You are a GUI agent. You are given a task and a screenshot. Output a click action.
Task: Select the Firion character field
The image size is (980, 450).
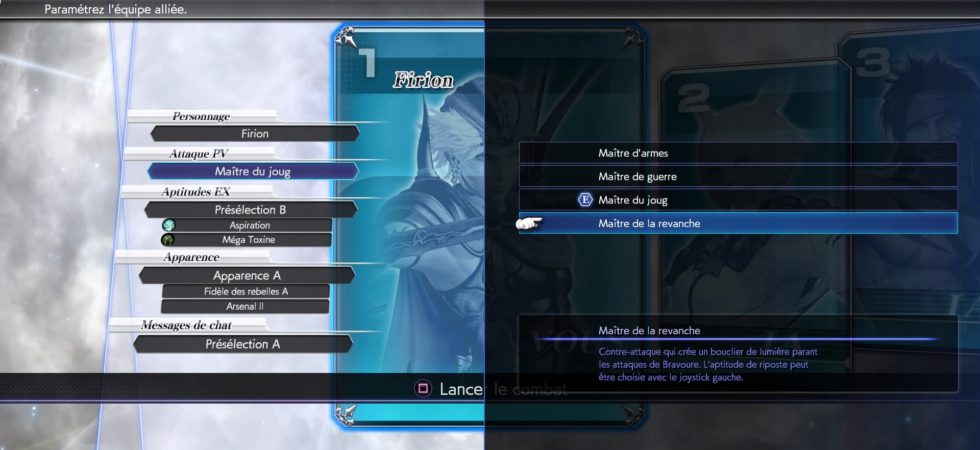click(255, 133)
